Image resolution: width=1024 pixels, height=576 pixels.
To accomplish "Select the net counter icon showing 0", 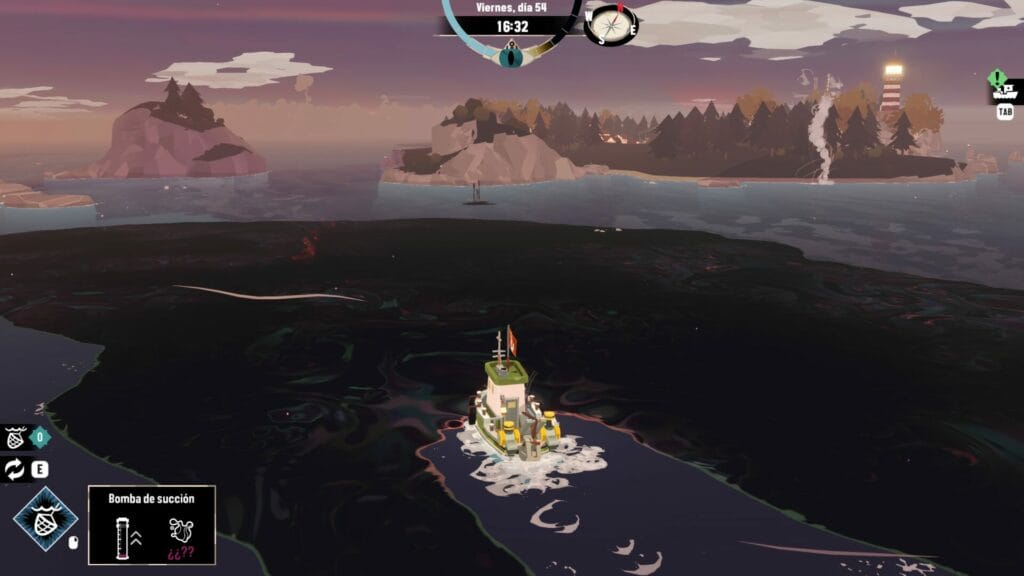I will pyautogui.click(x=16, y=437).
